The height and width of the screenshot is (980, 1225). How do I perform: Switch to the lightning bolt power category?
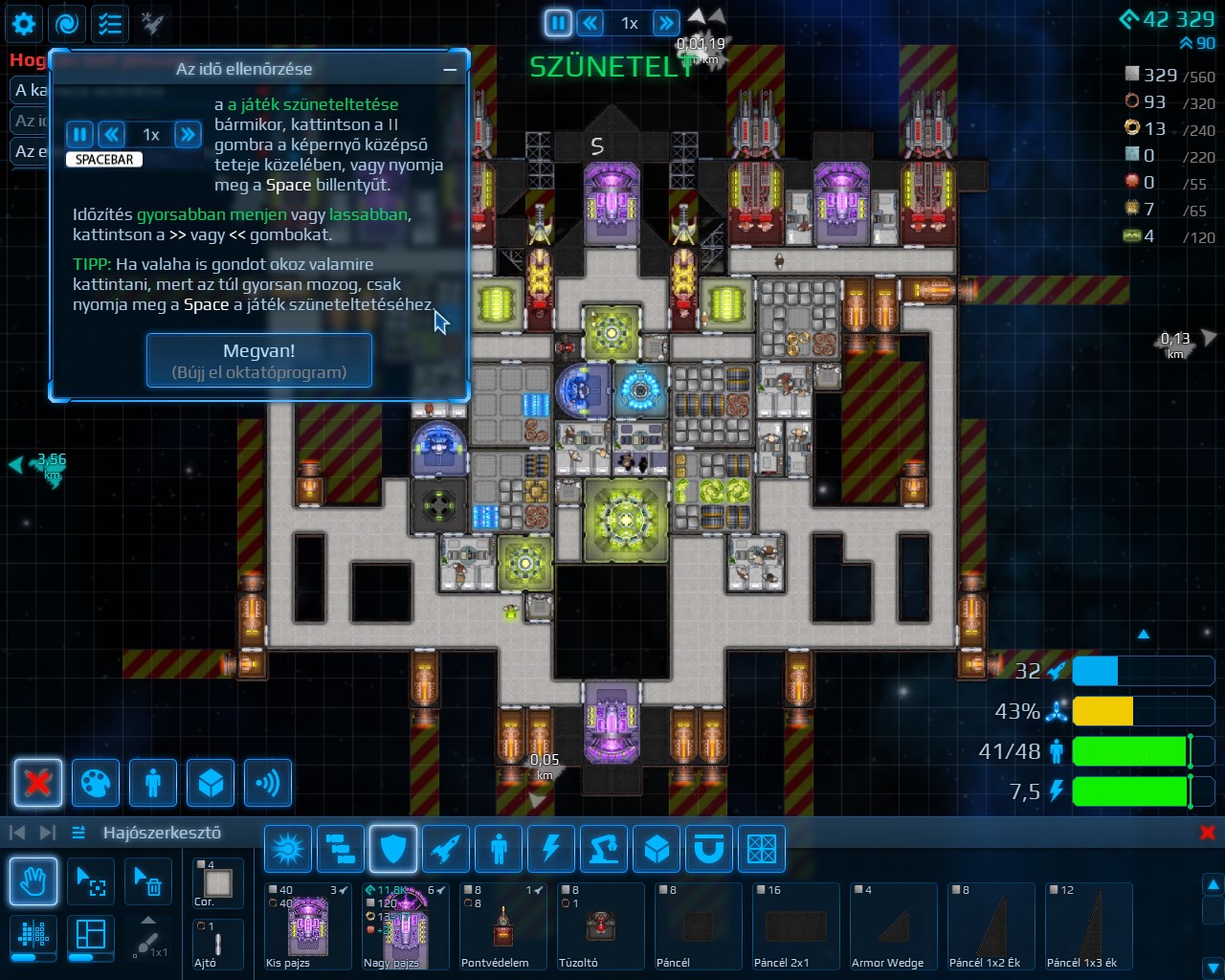[551, 849]
